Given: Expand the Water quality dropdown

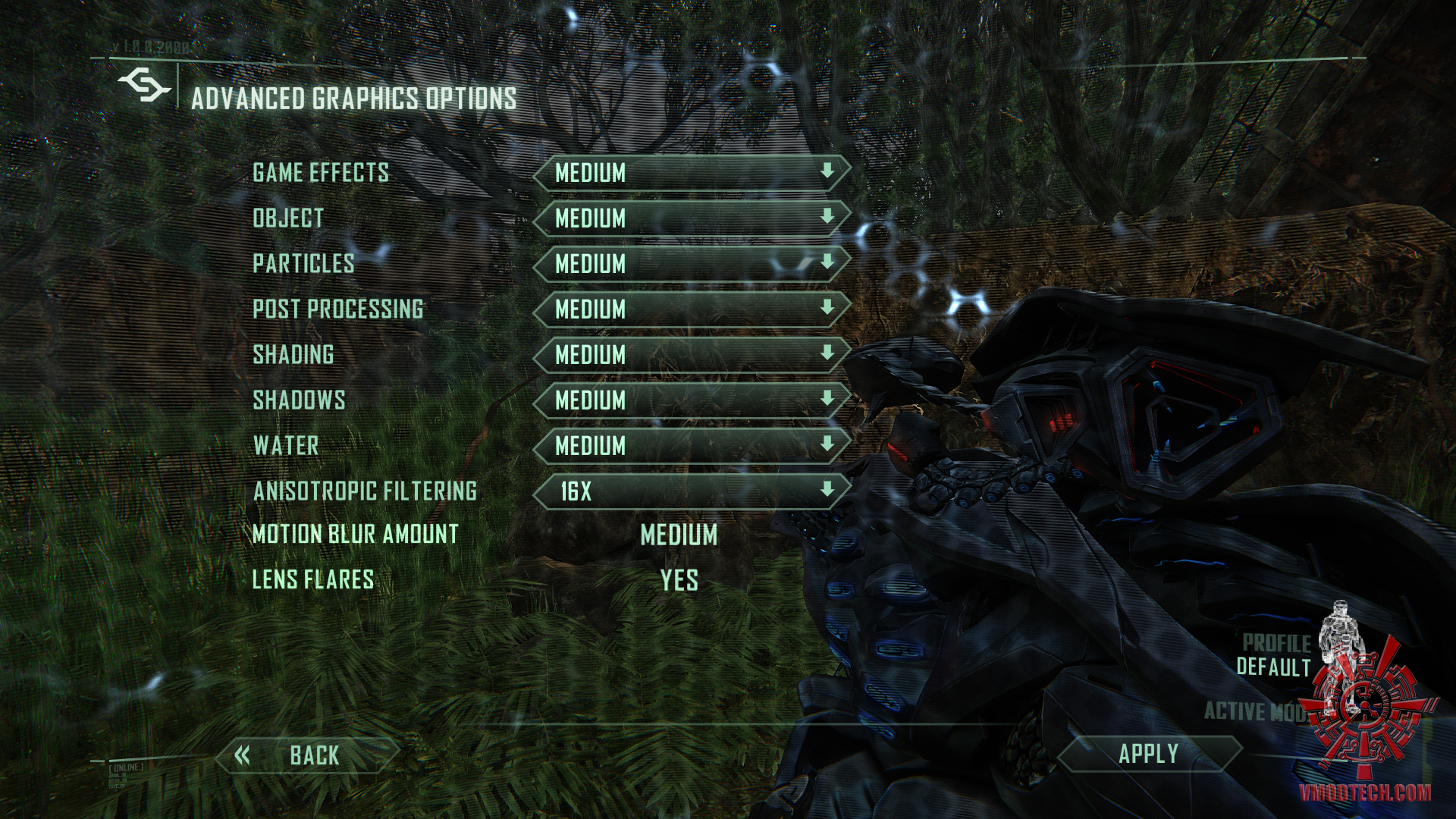Looking at the screenshot, I should point(692,446).
